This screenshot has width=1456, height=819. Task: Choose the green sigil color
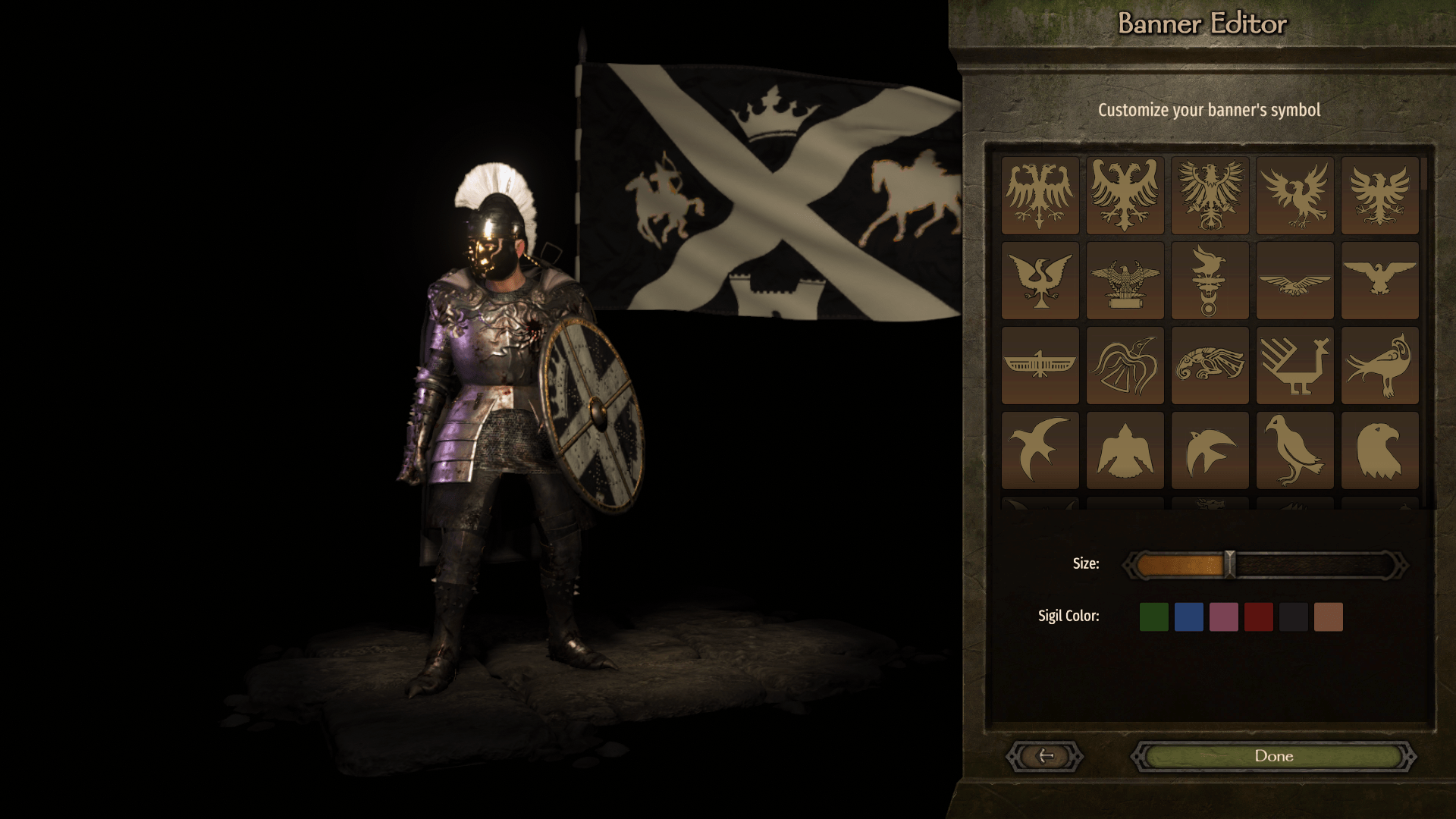(x=1156, y=617)
